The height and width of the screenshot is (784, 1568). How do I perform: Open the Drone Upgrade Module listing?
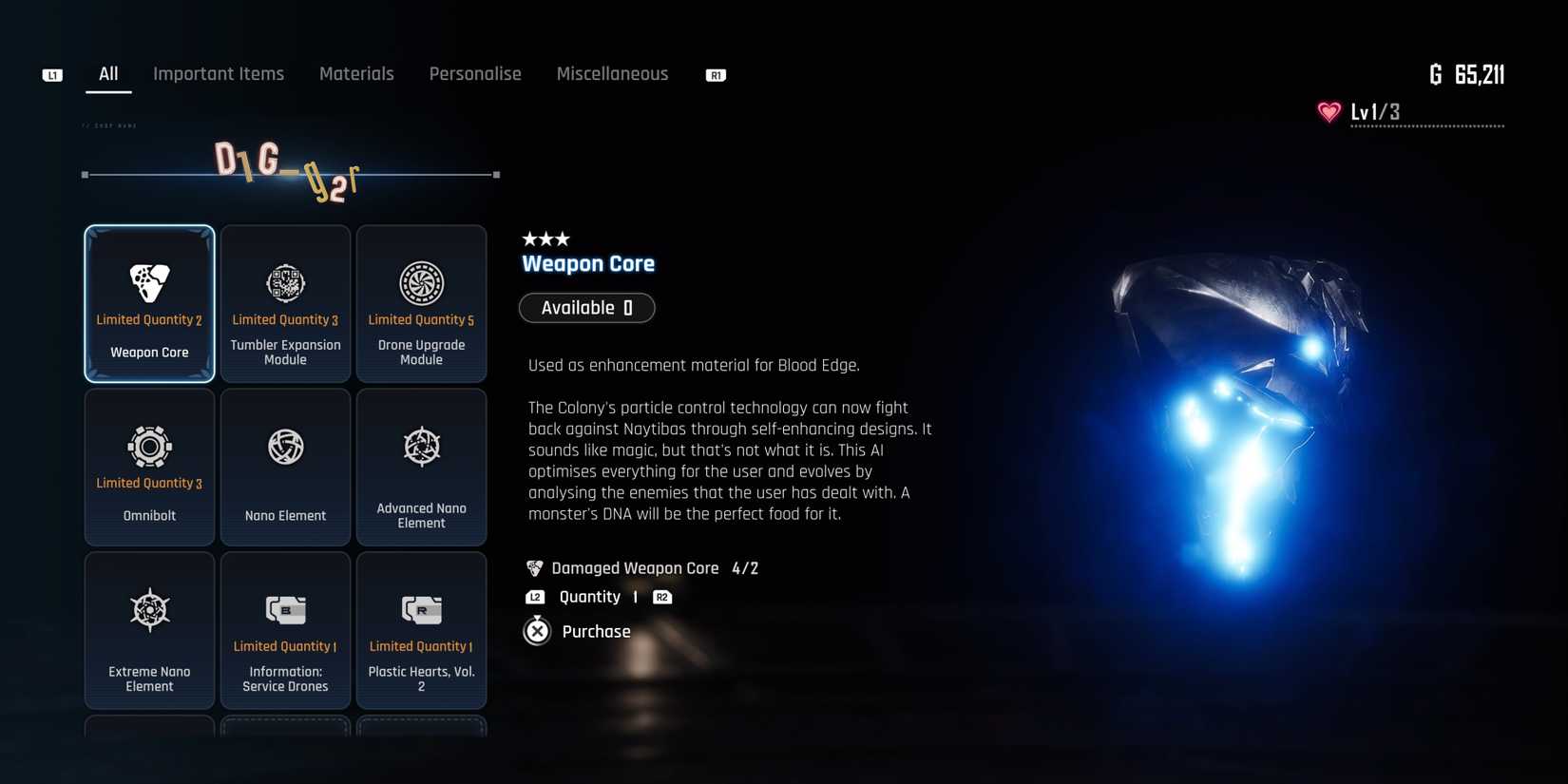(x=421, y=302)
